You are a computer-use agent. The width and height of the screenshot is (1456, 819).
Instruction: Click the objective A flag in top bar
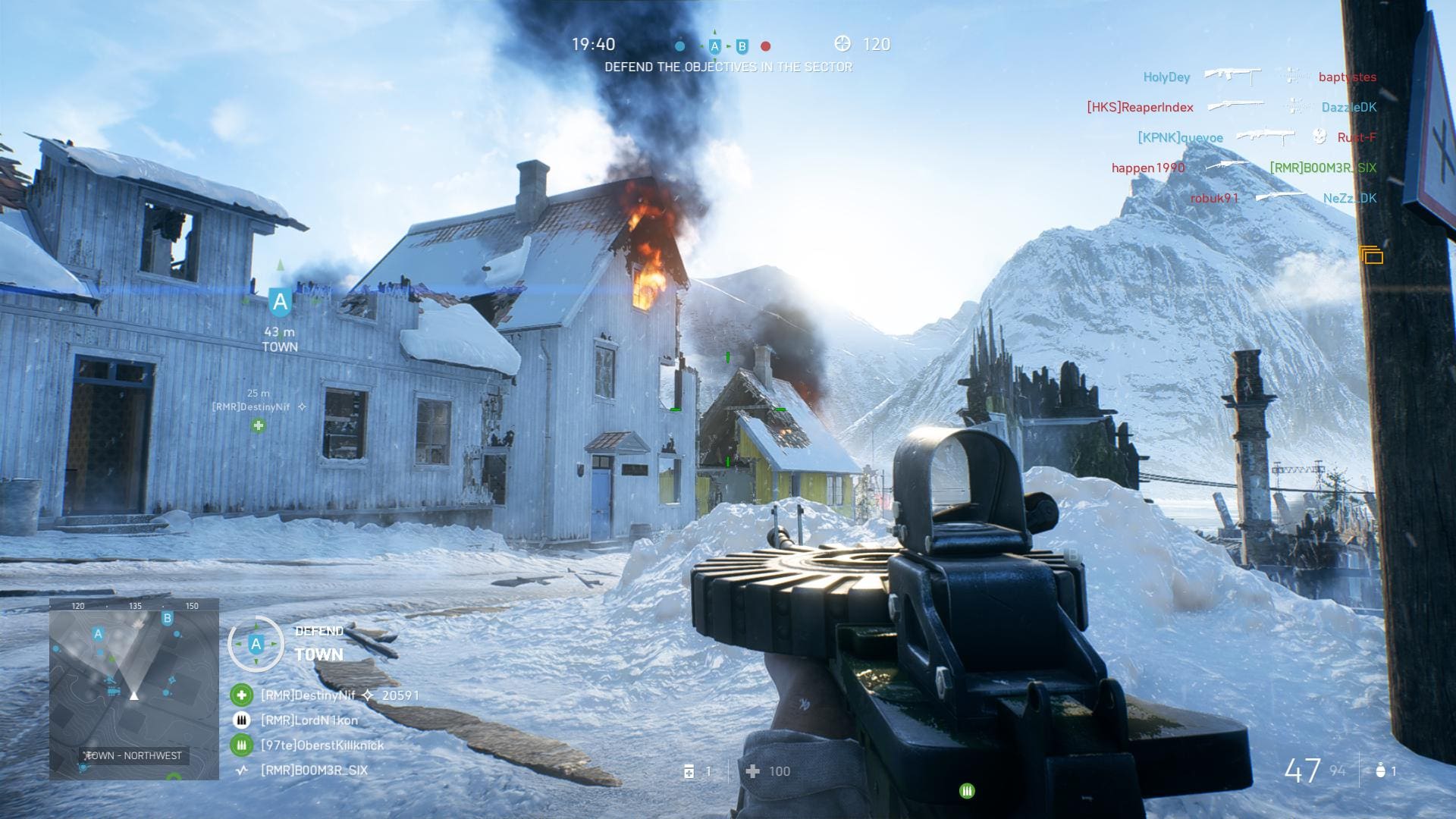click(x=714, y=46)
